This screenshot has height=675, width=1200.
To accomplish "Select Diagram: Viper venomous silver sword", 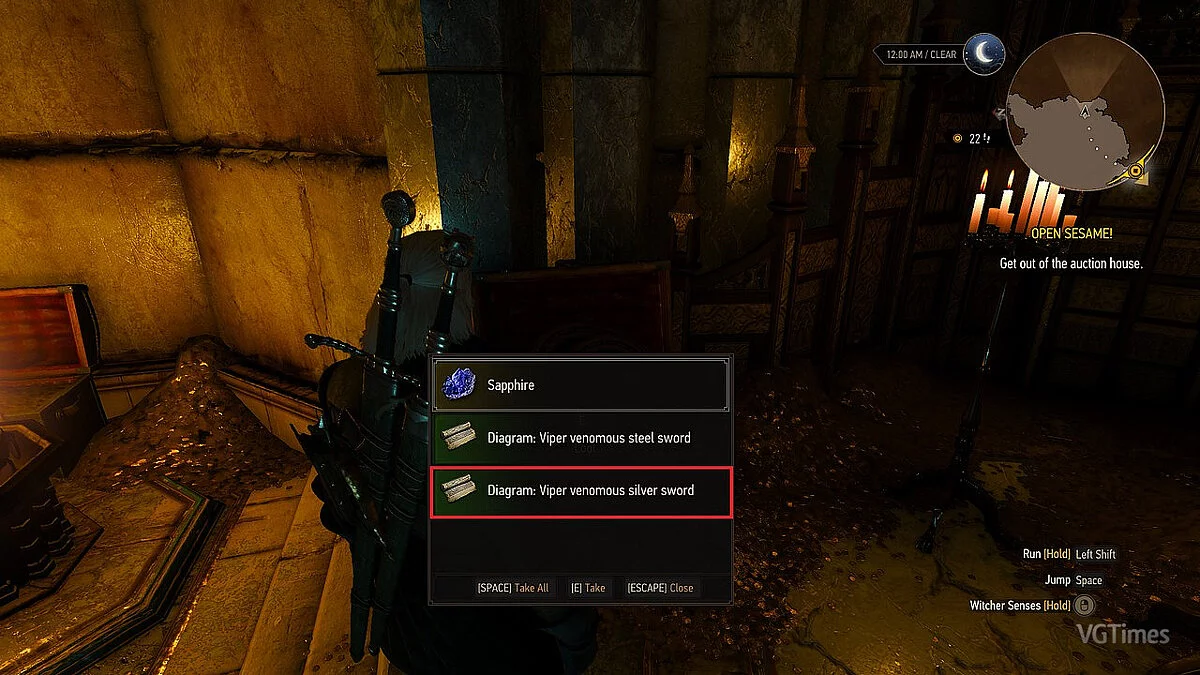I will coord(580,491).
